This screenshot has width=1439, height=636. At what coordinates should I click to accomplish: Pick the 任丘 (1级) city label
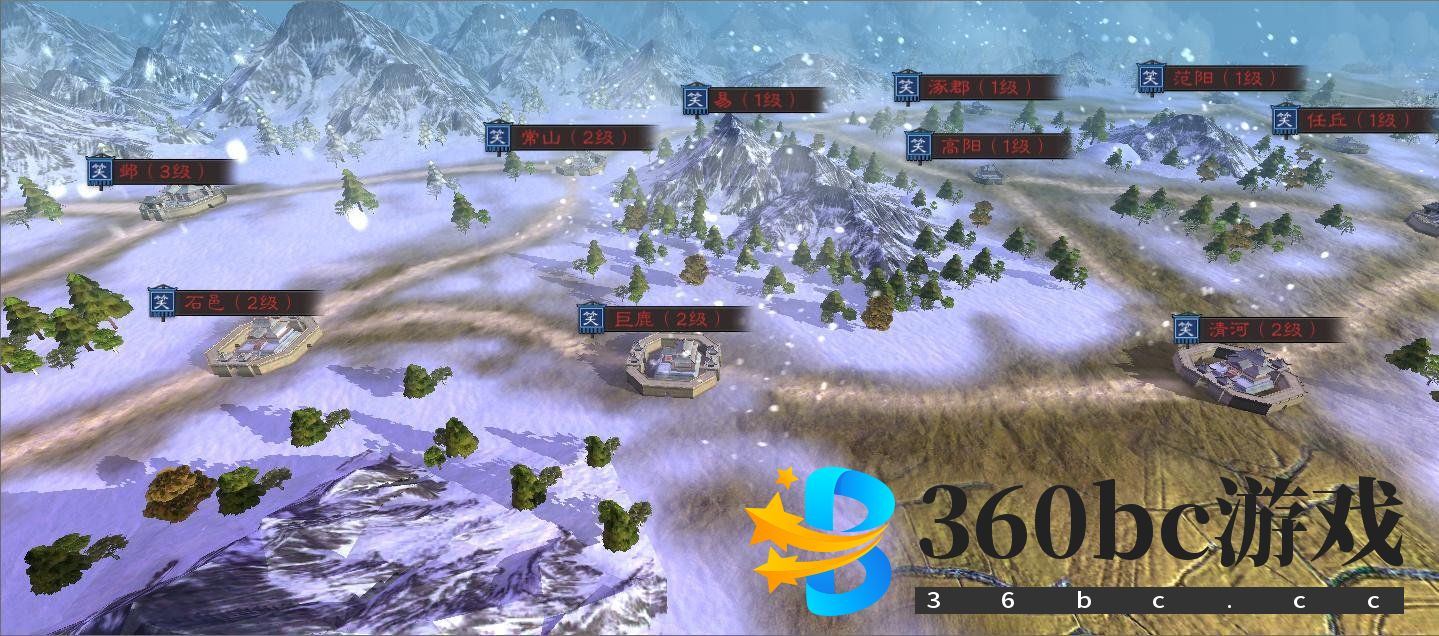pyautogui.click(x=1352, y=120)
